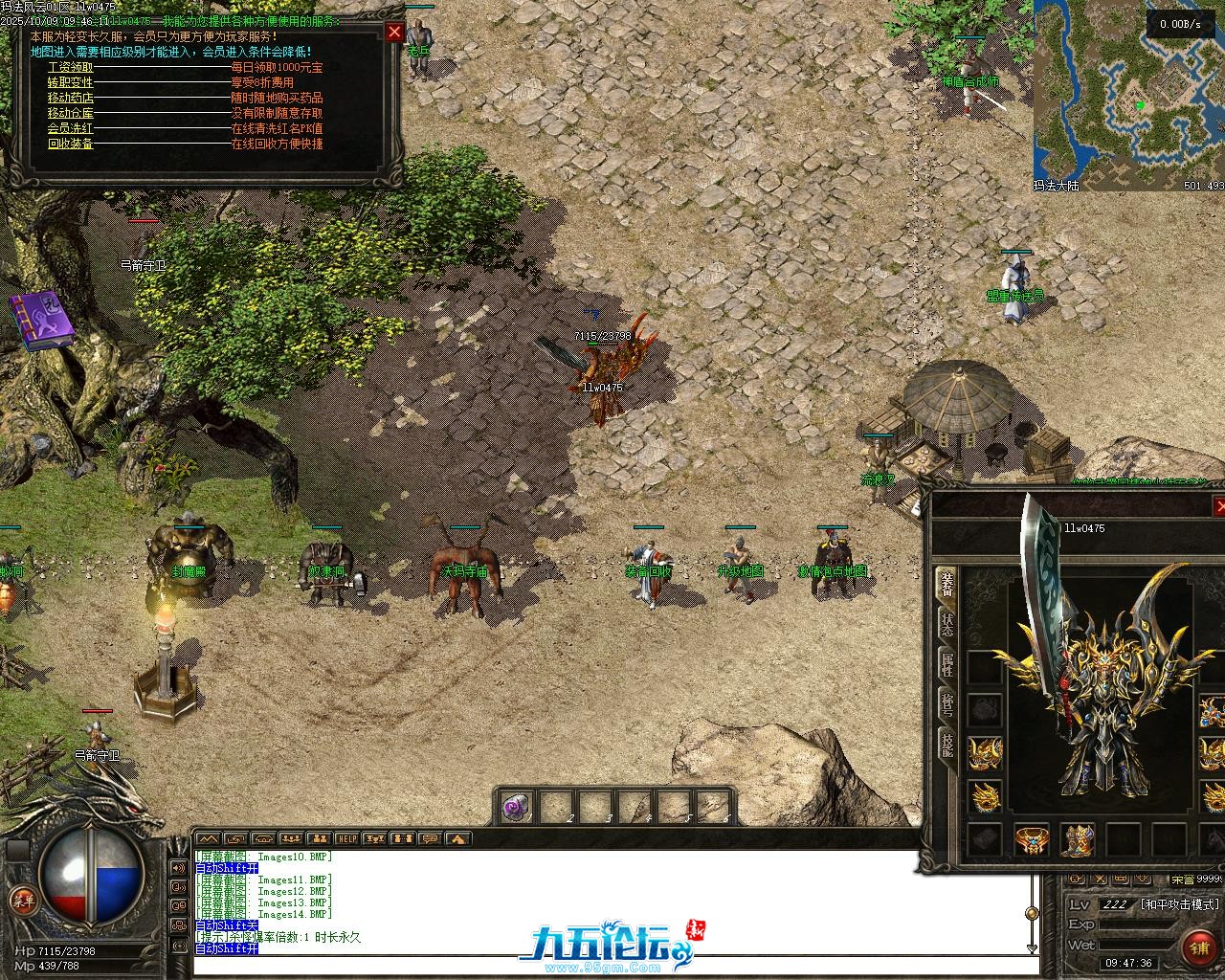This screenshot has width=1225, height=980.
Task: Open the 移动仓库 mobile warehouse
Action: point(71,114)
